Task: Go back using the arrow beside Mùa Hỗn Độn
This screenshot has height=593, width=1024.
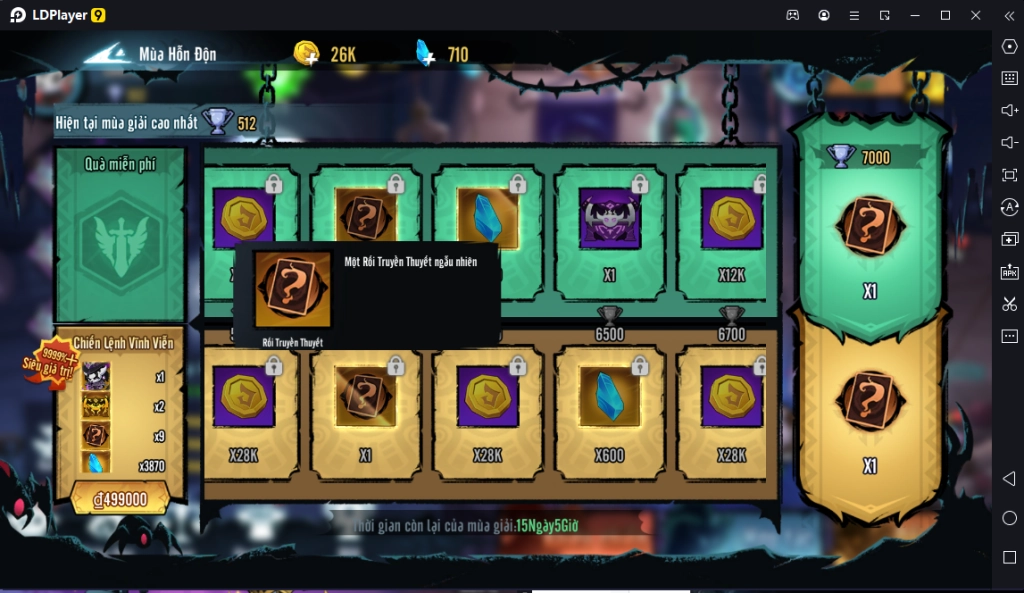Action: tap(105, 54)
